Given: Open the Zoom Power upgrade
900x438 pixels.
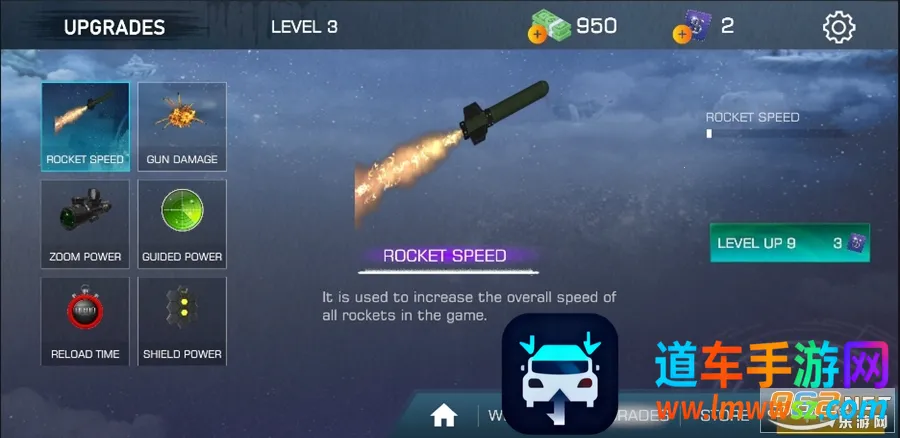Looking at the screenshot, I should pos(85,223).
